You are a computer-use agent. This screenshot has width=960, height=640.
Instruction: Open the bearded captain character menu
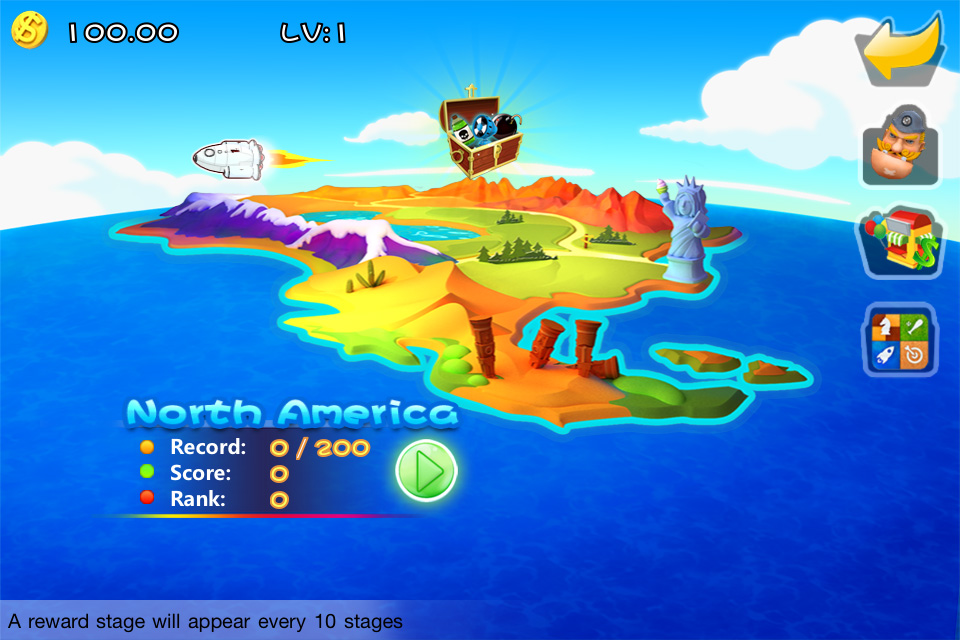pyautogui.click(x=900, y=144)
